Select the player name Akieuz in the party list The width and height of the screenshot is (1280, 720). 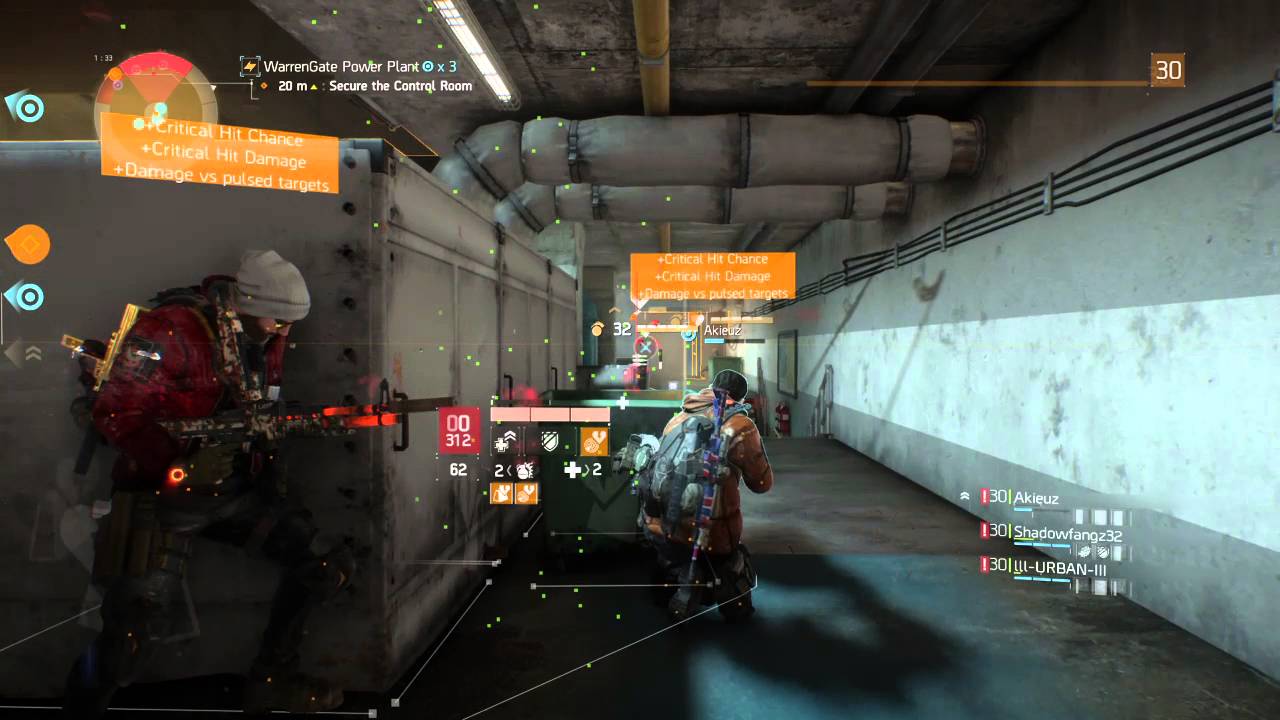(x=1037, y=498)
